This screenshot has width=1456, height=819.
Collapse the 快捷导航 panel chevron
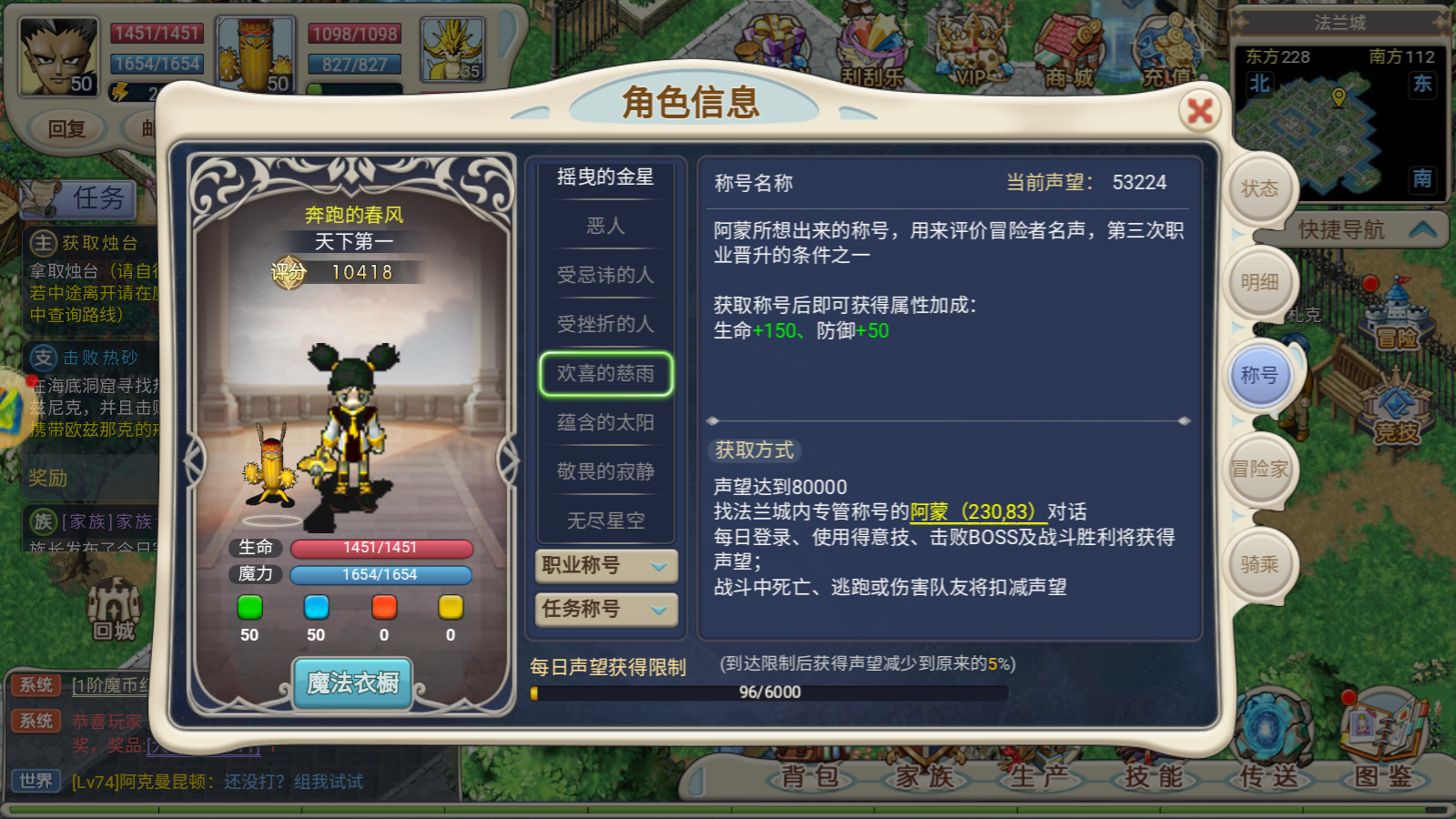click(x=1424, y=230)
